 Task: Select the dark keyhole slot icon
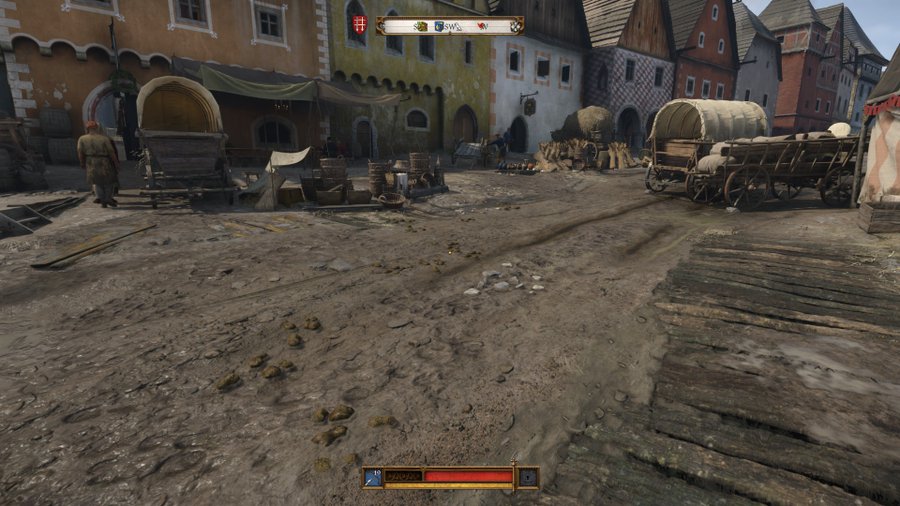tap(527, 478)
